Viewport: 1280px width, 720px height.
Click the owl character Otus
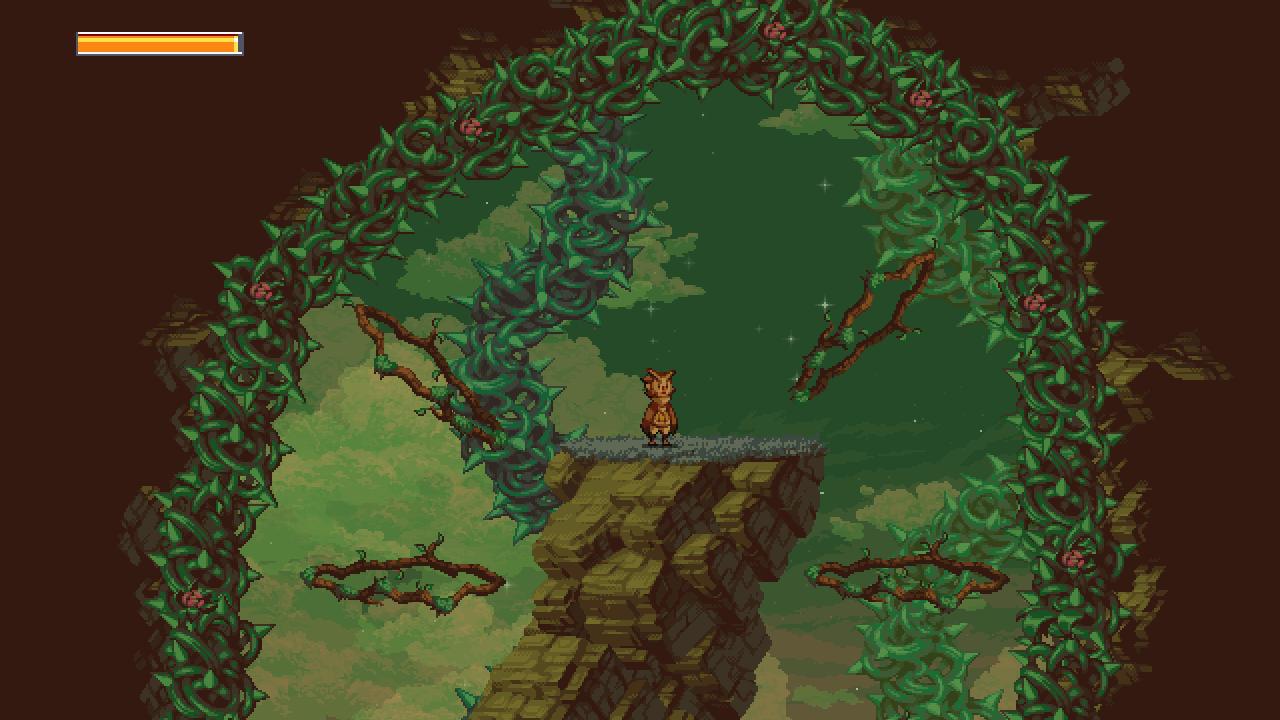(660, 405)
